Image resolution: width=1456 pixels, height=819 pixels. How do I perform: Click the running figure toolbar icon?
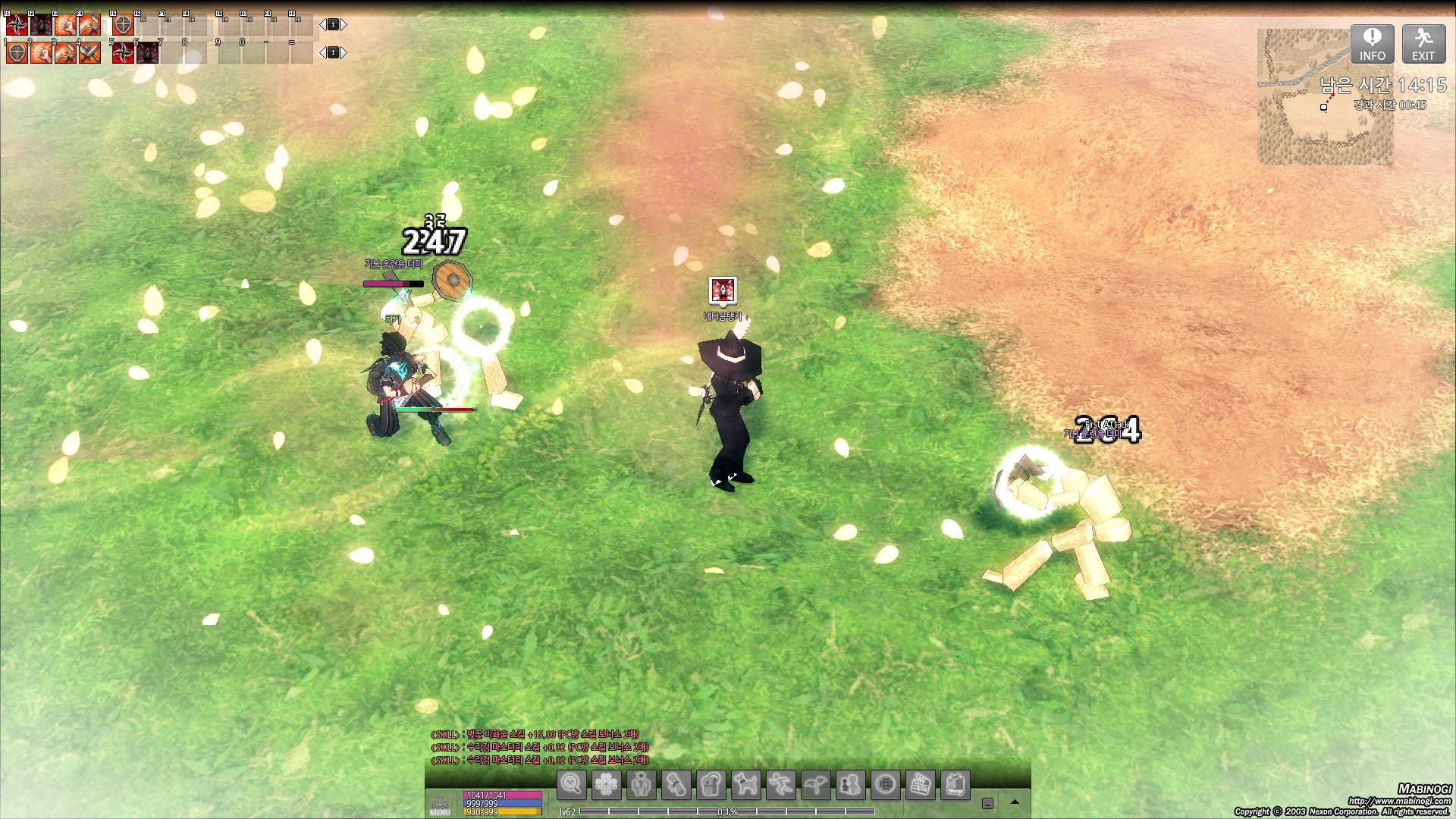(x=780, y=785)
